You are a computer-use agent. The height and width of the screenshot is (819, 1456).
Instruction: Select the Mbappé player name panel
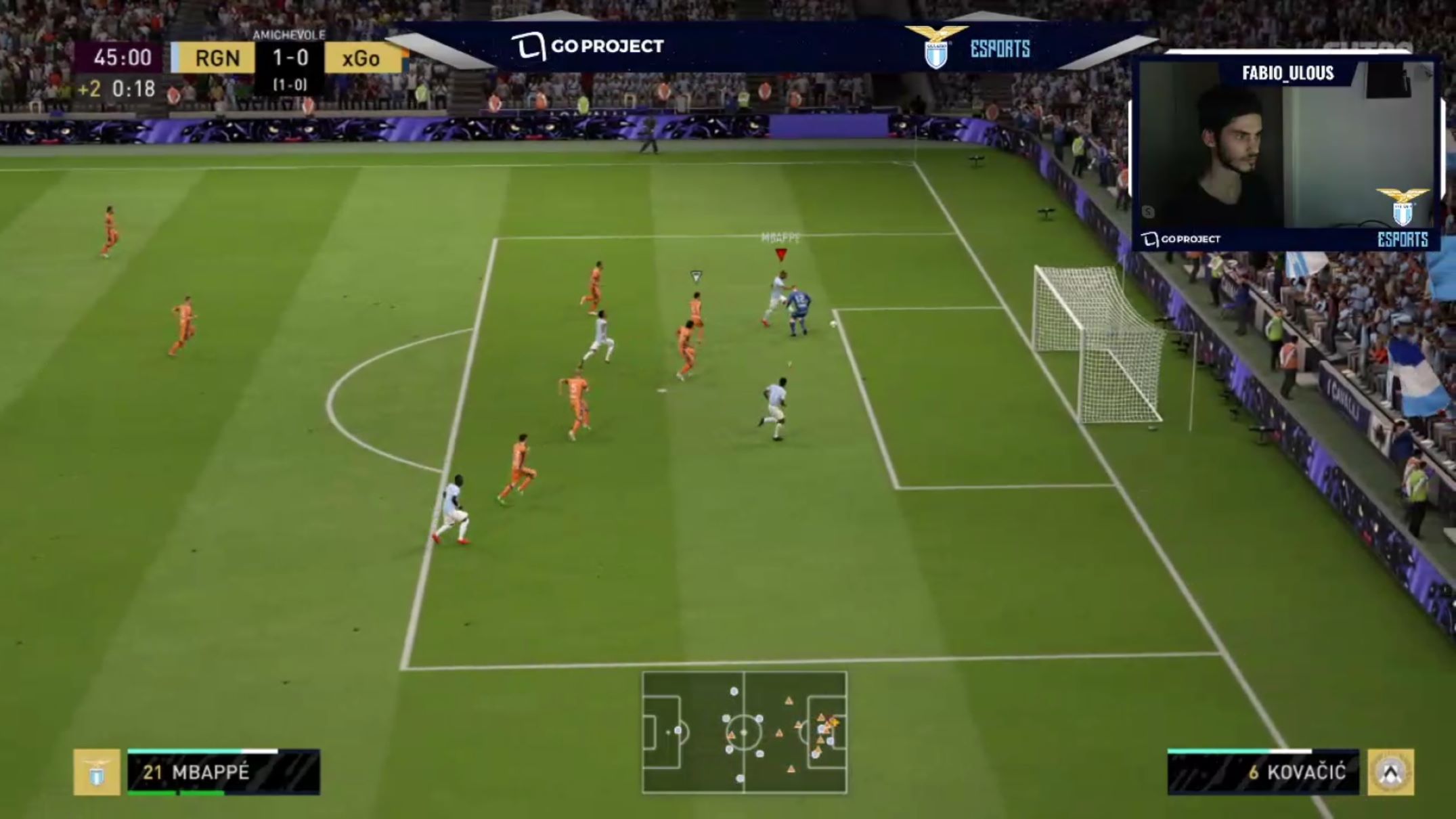pos(223,772)
